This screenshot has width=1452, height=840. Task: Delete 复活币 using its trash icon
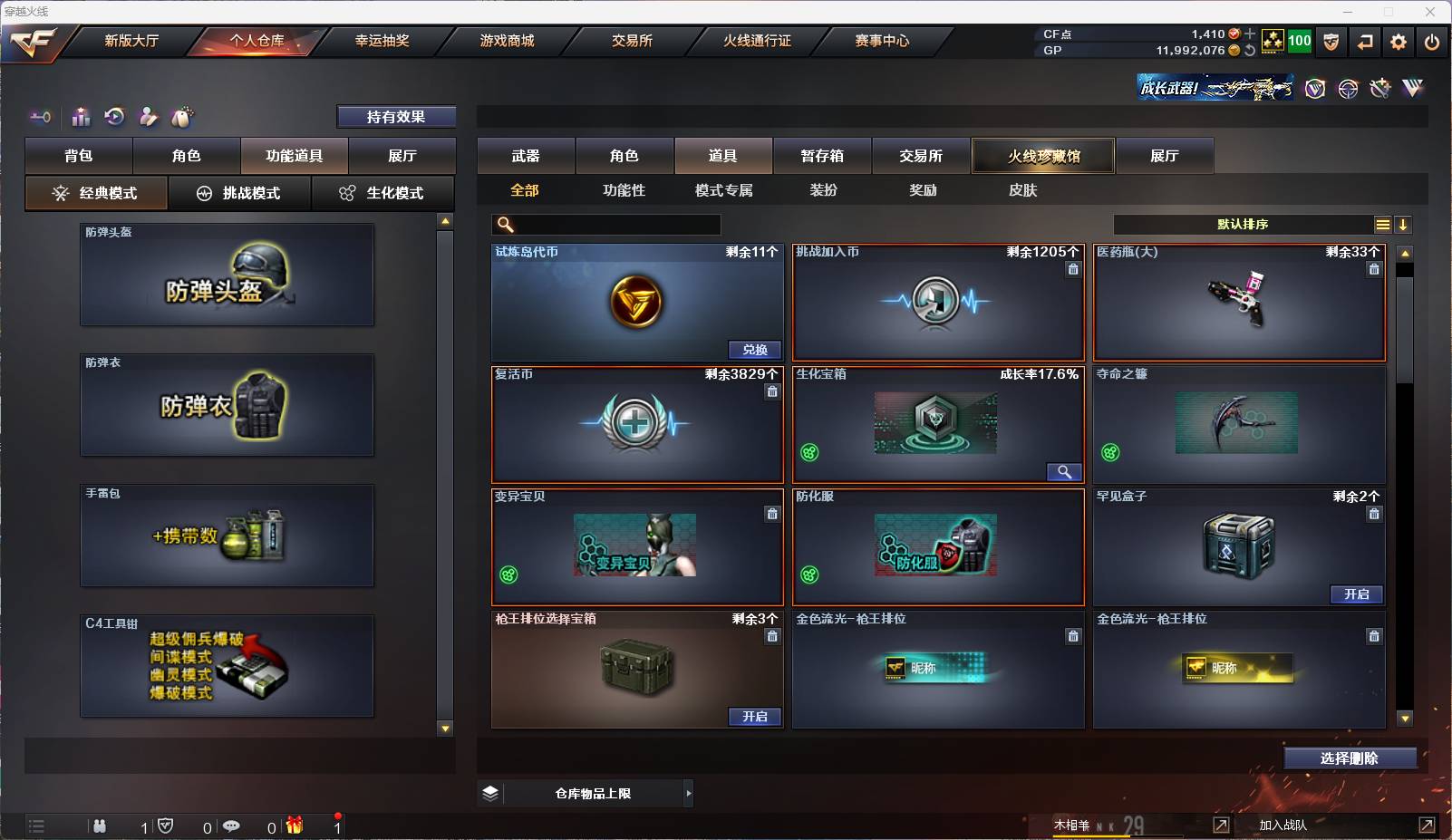pyautogui.click(x=773, y=391)
